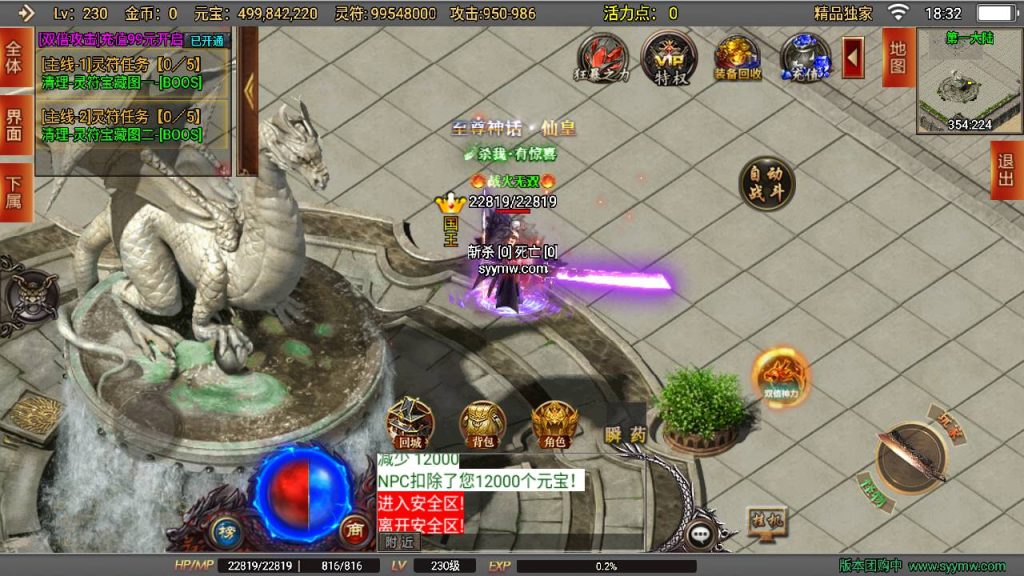Image resolution: width=1024 pixels, height=576 pixels.
Task: Activate the 狂暴之力 red crystal icon
Action: coord(603,57)
